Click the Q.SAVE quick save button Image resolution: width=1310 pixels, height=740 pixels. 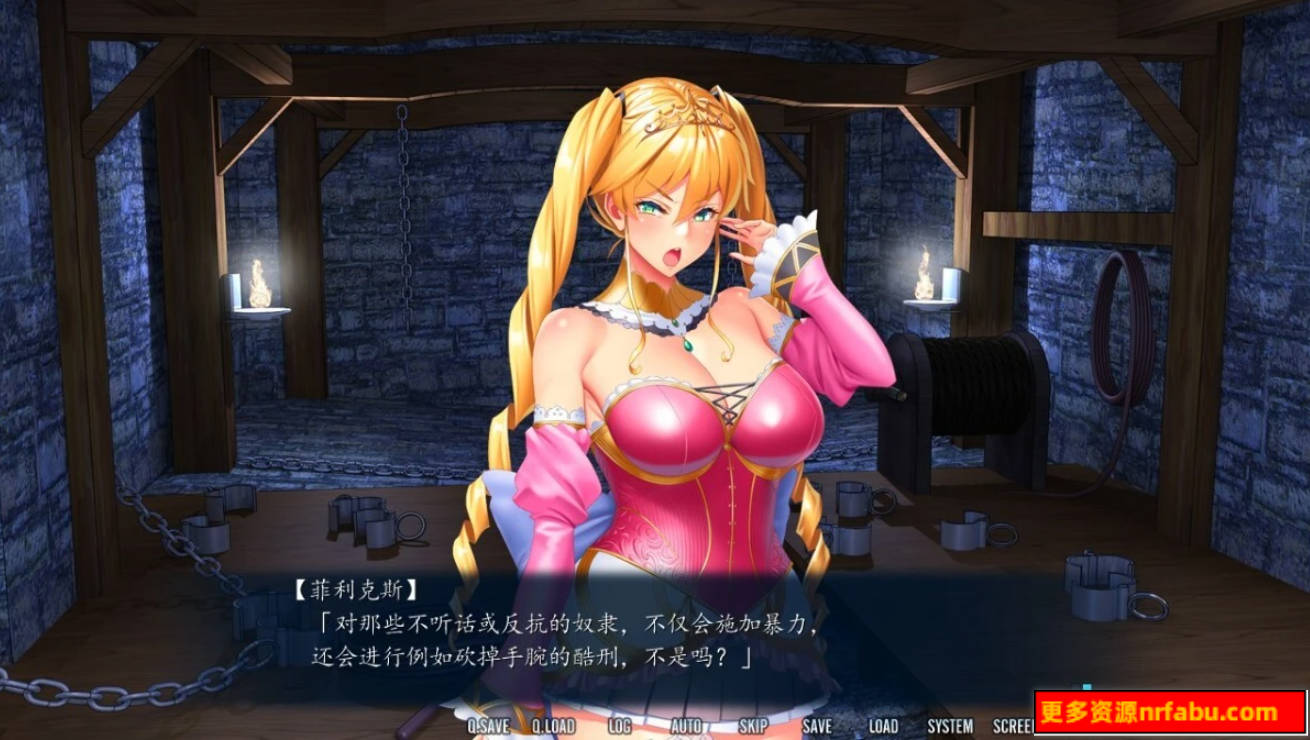coord(487,726)
